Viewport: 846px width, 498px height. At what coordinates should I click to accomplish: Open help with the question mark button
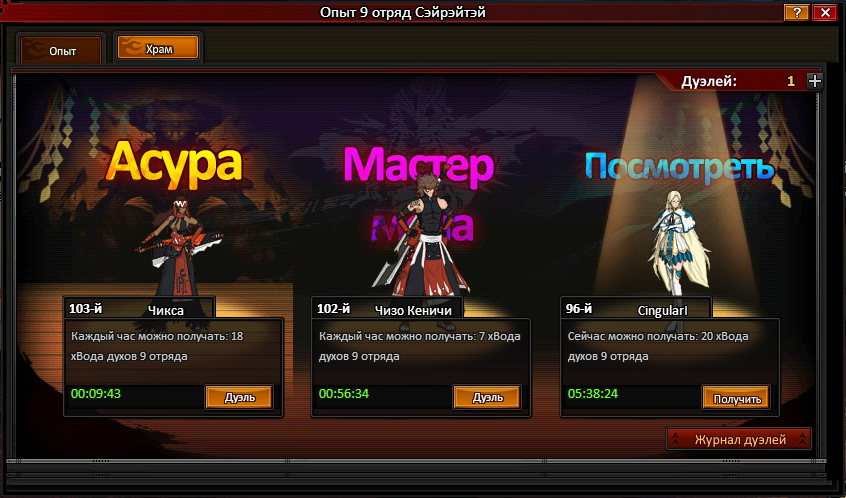796,13
